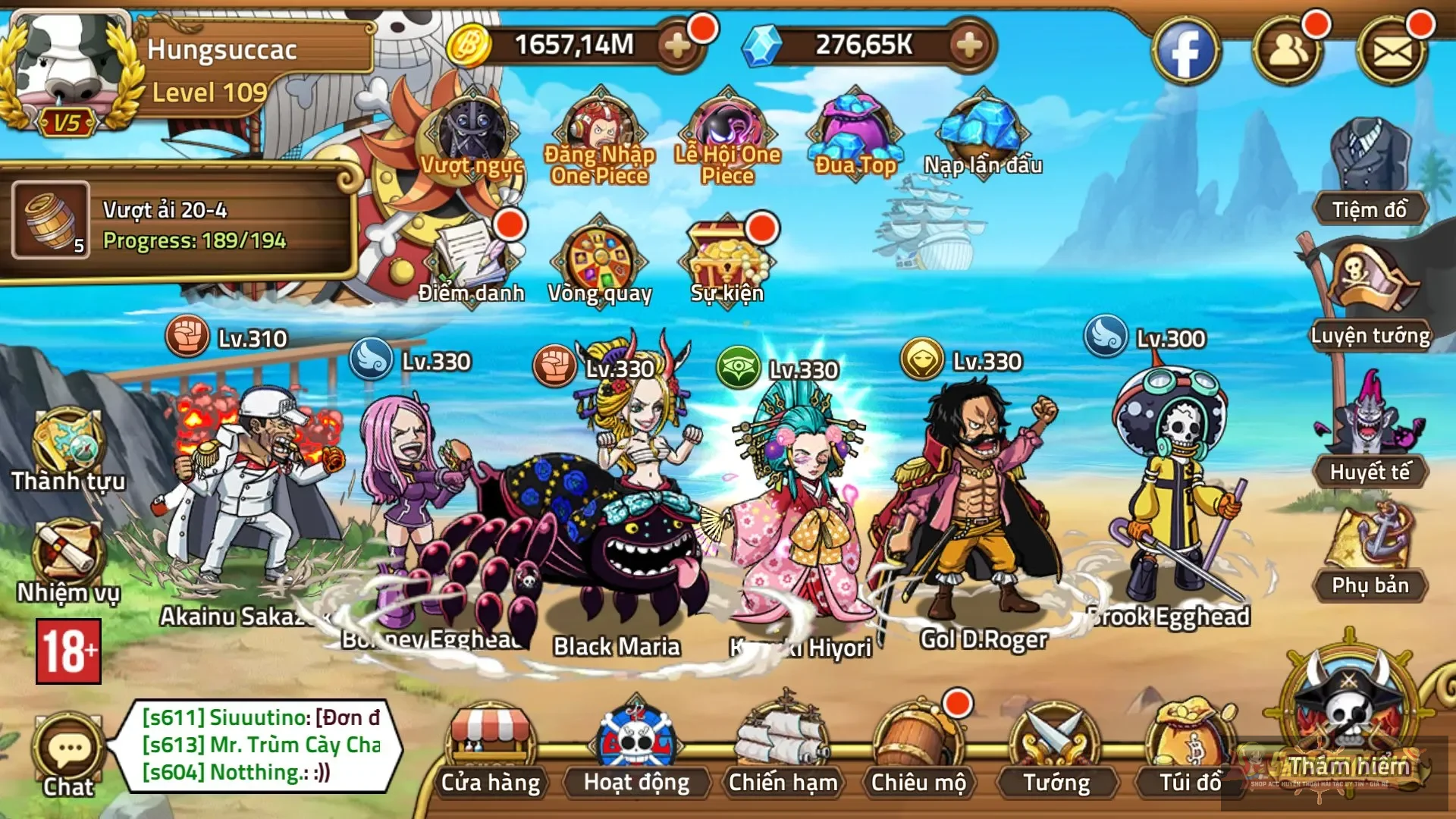Add blue diamonds with plus button
The width and height of the screenshot is (1456, 819).
968,45
